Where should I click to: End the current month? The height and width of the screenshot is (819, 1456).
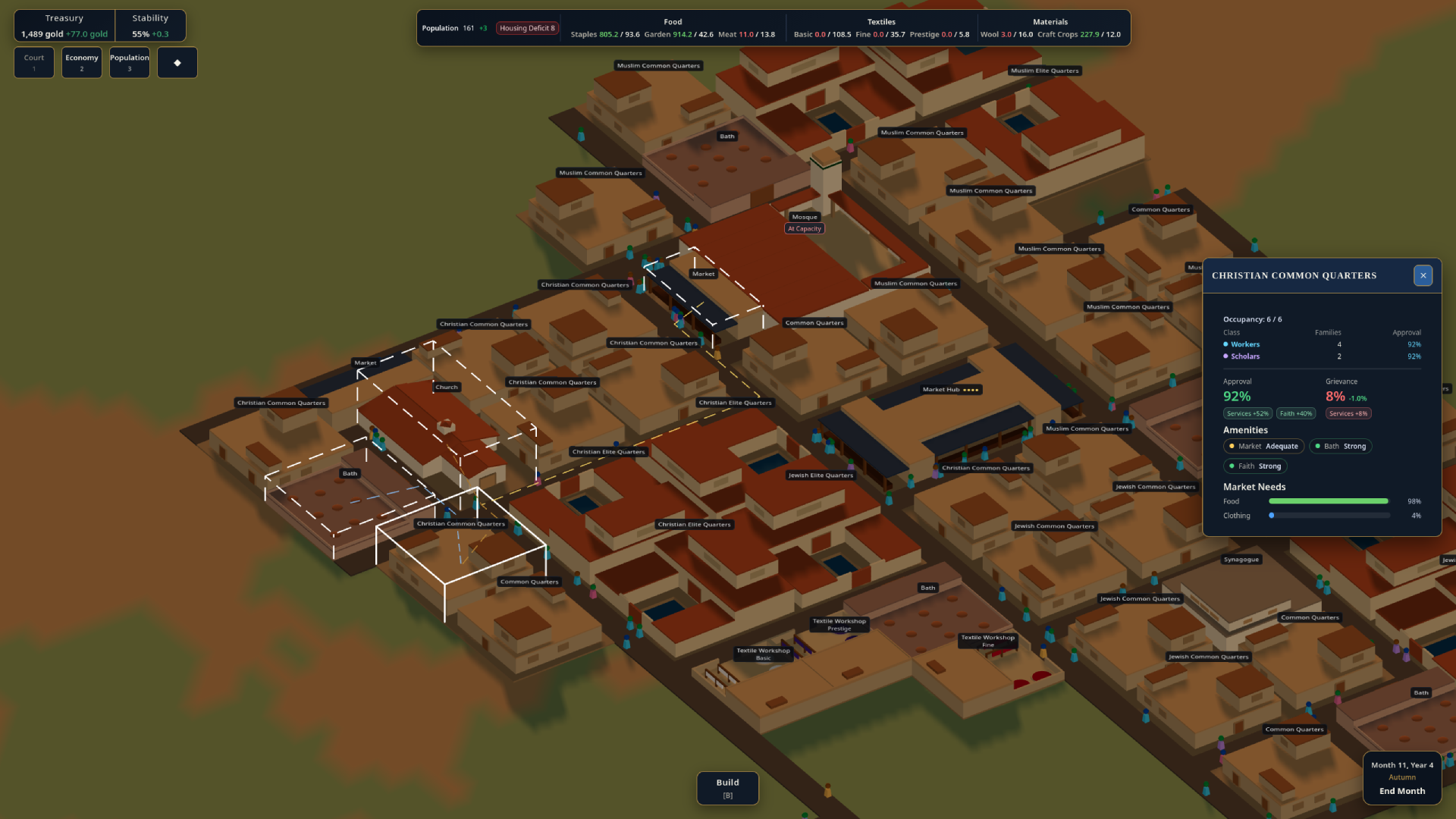1402,791
